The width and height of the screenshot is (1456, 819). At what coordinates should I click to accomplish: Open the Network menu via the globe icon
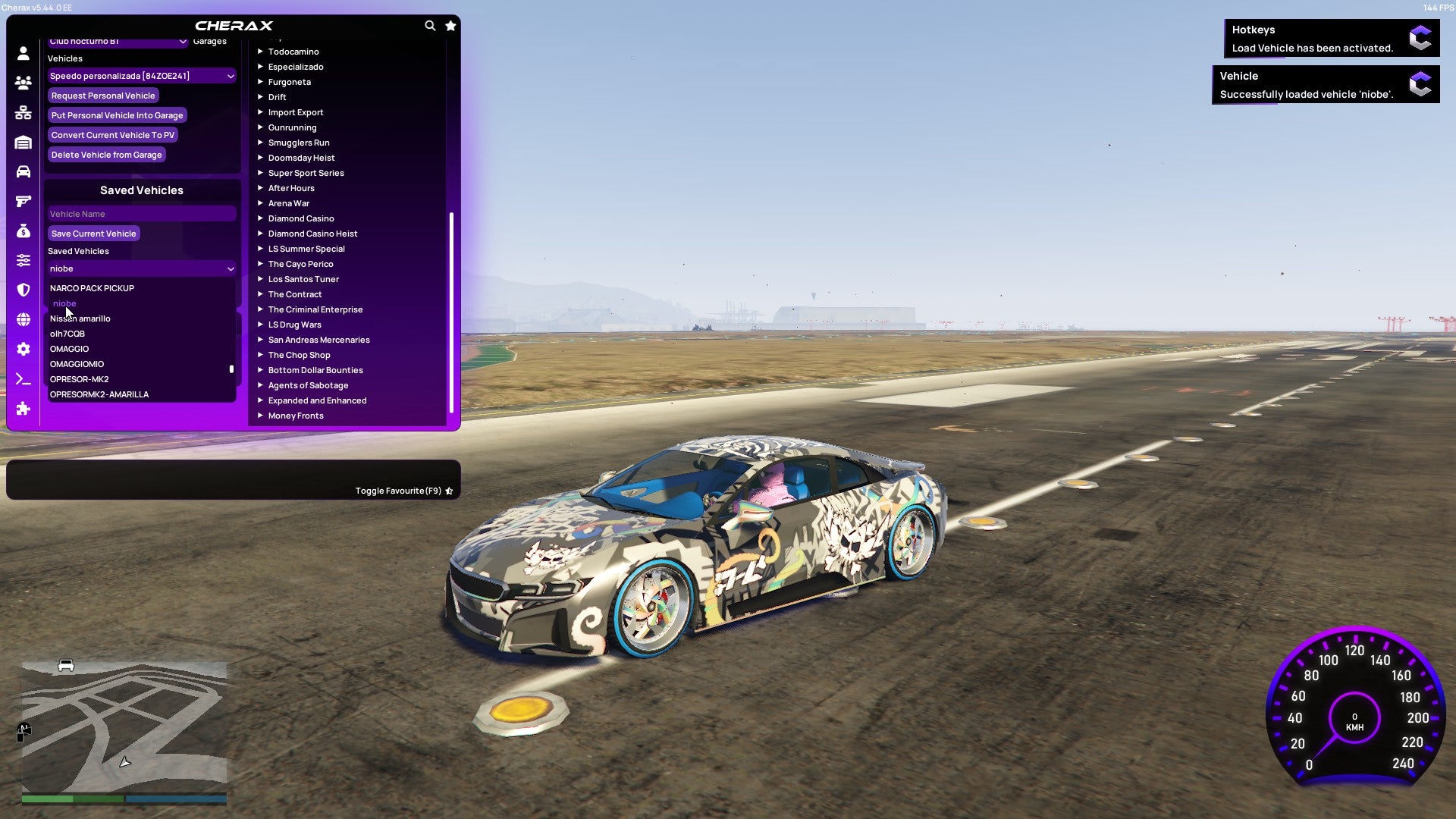(23, 319)
